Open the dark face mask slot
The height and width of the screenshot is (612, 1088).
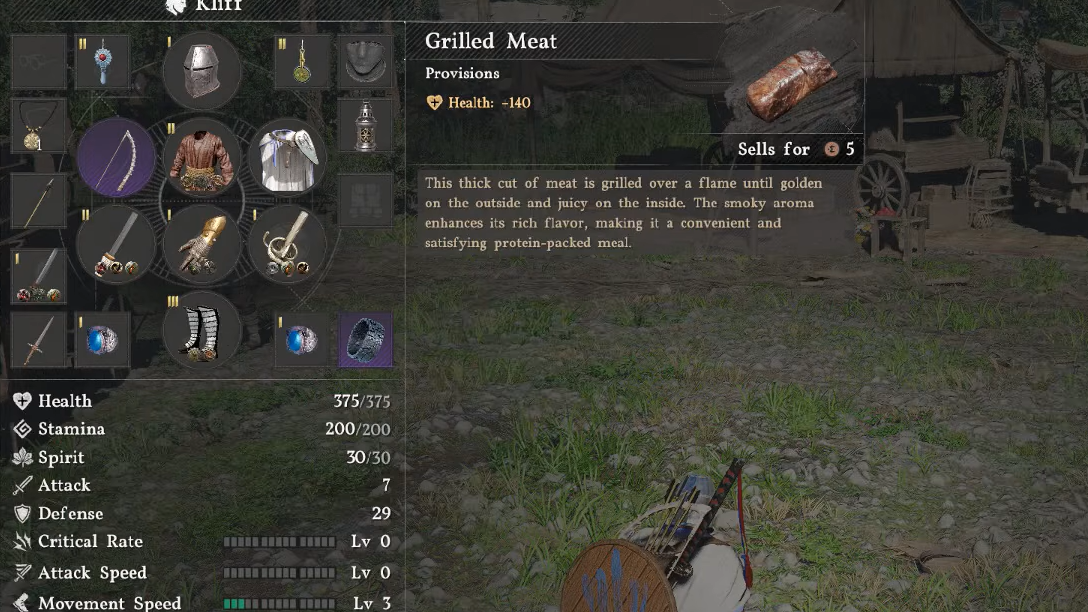tap(365, 62)
